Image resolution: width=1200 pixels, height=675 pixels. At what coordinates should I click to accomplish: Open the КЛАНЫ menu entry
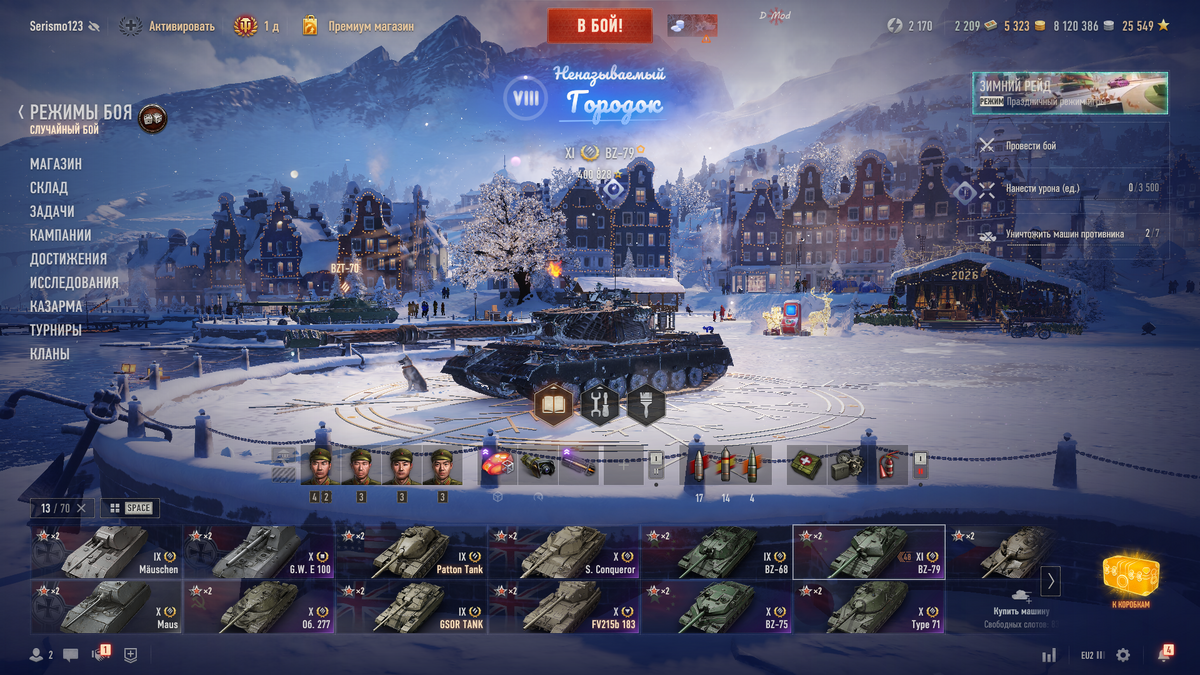pos(50,354)
